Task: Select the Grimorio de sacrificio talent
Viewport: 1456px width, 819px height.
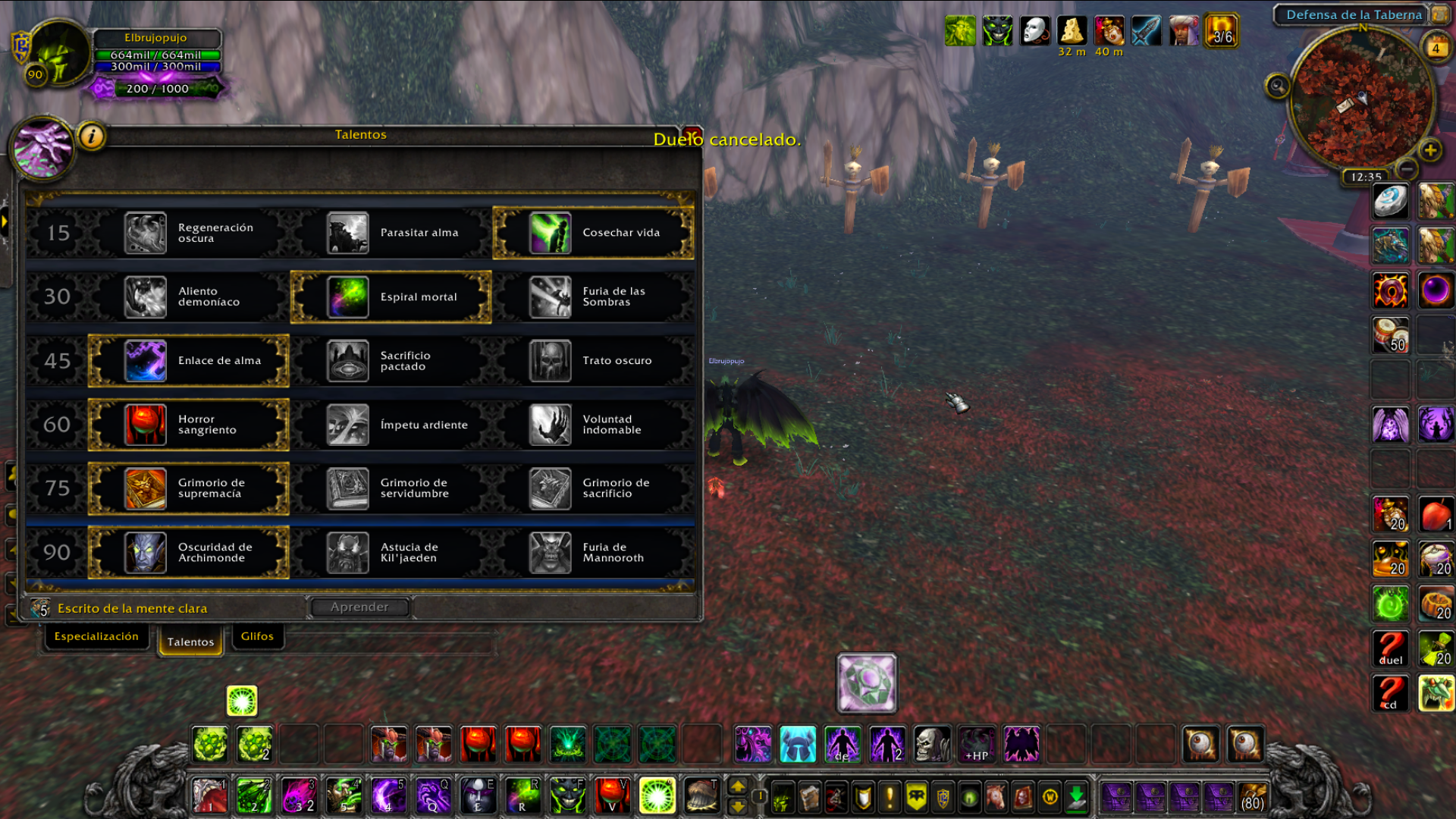Action: point(593,488)
